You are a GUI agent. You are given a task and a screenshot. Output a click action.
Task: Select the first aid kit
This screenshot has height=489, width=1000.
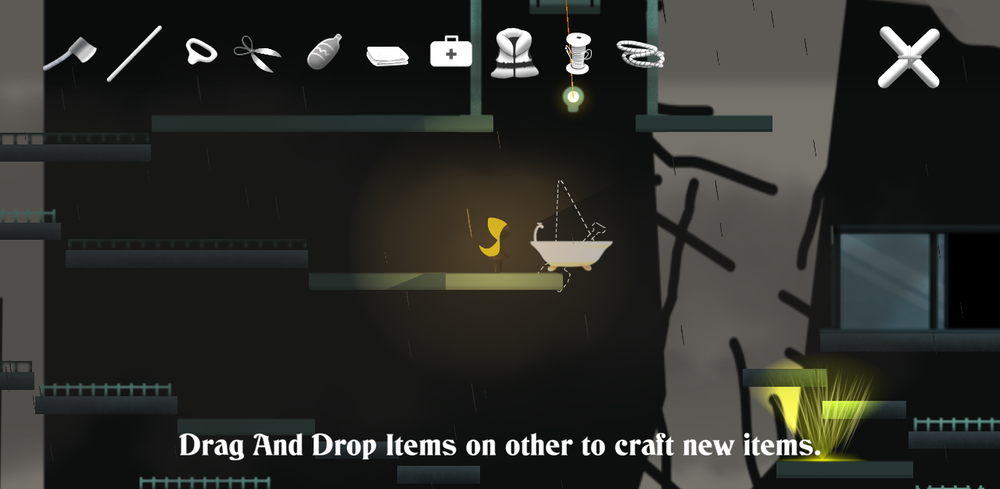(451, 52)
